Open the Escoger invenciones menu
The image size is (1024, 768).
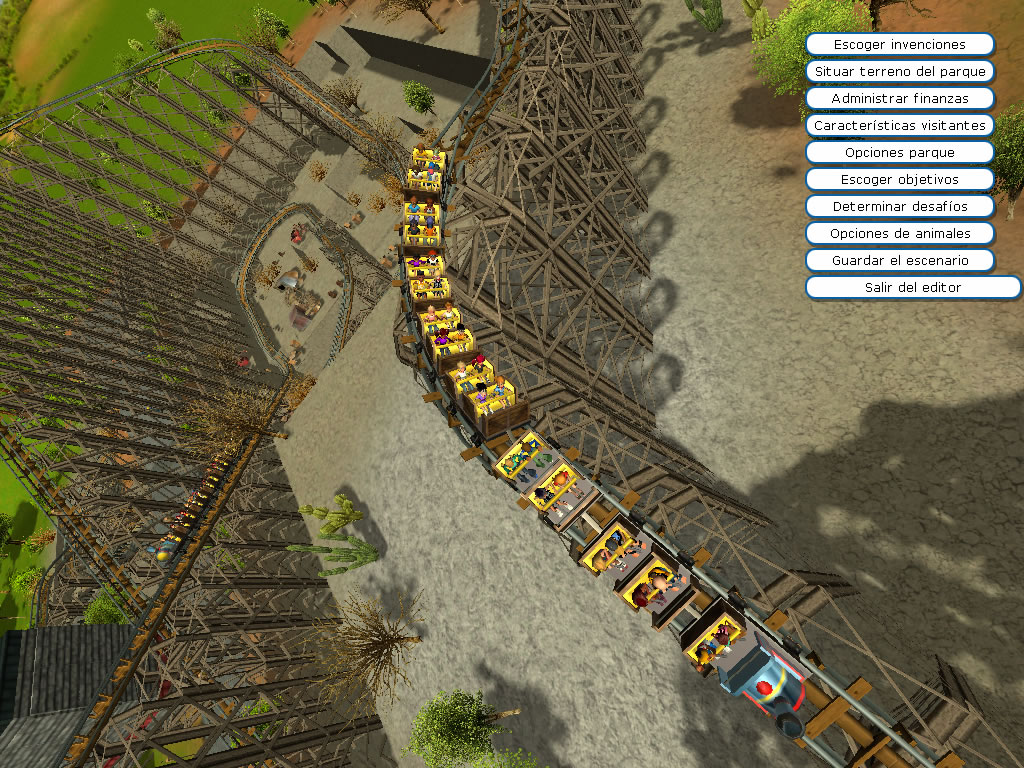coord(899,45)
